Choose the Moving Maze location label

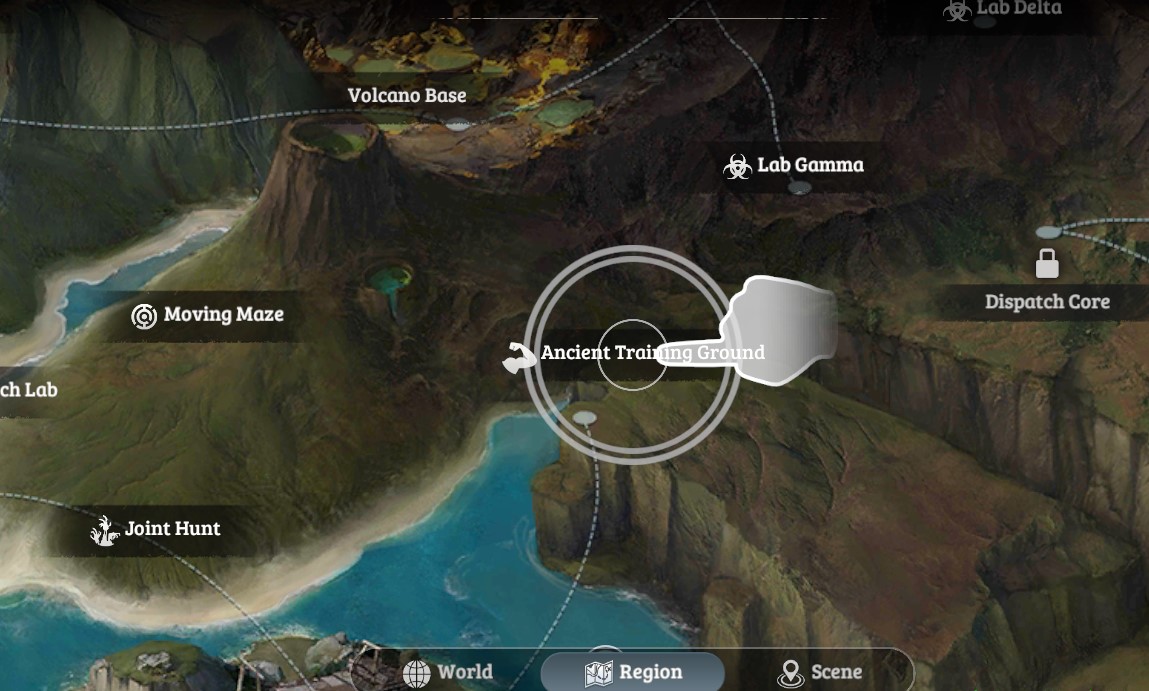[x=209, y=315]
